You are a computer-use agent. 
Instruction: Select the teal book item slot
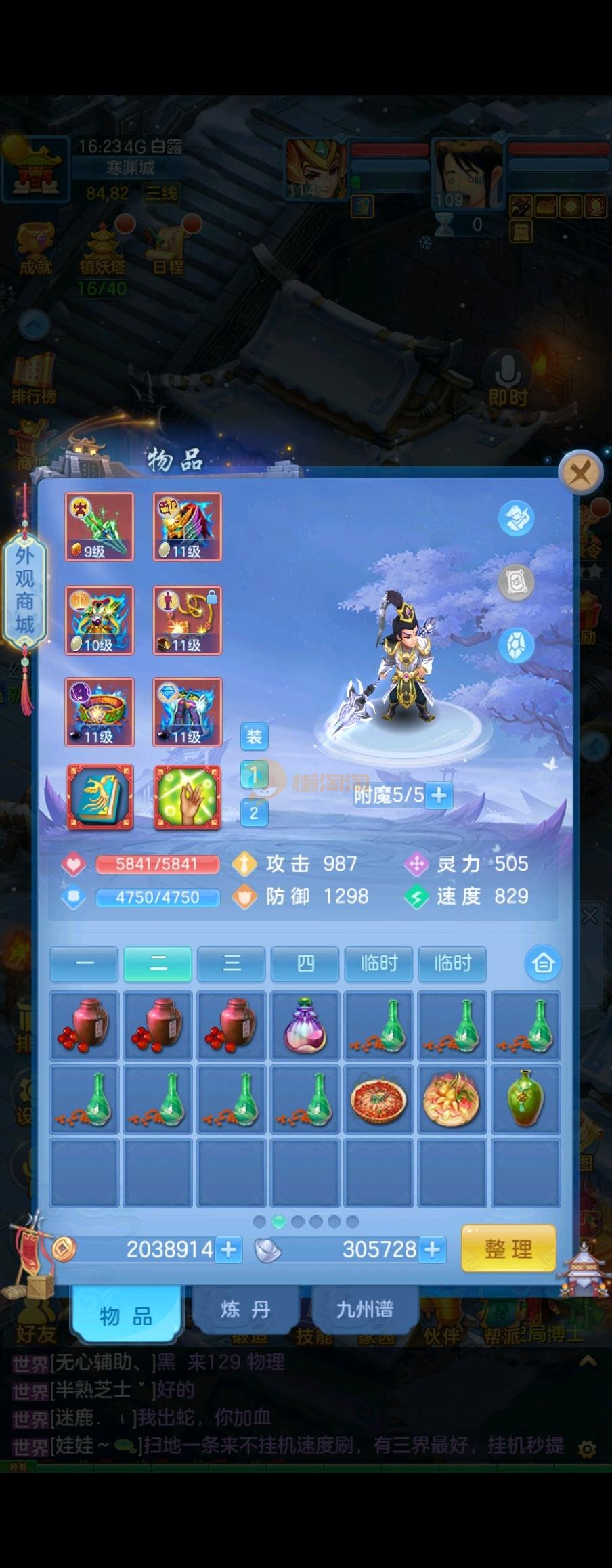coord(100,798)
